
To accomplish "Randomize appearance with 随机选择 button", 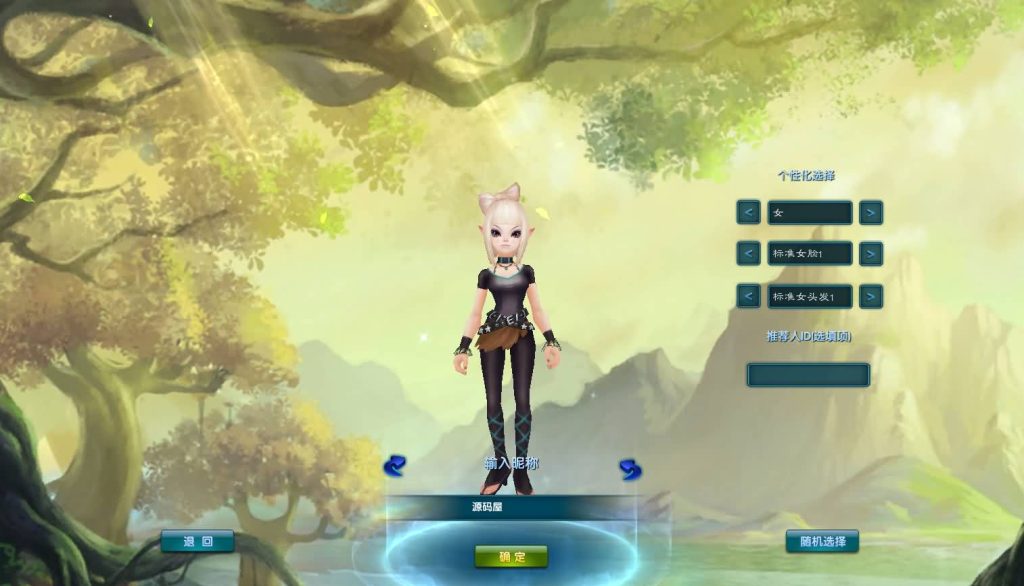I will point(822,542).
